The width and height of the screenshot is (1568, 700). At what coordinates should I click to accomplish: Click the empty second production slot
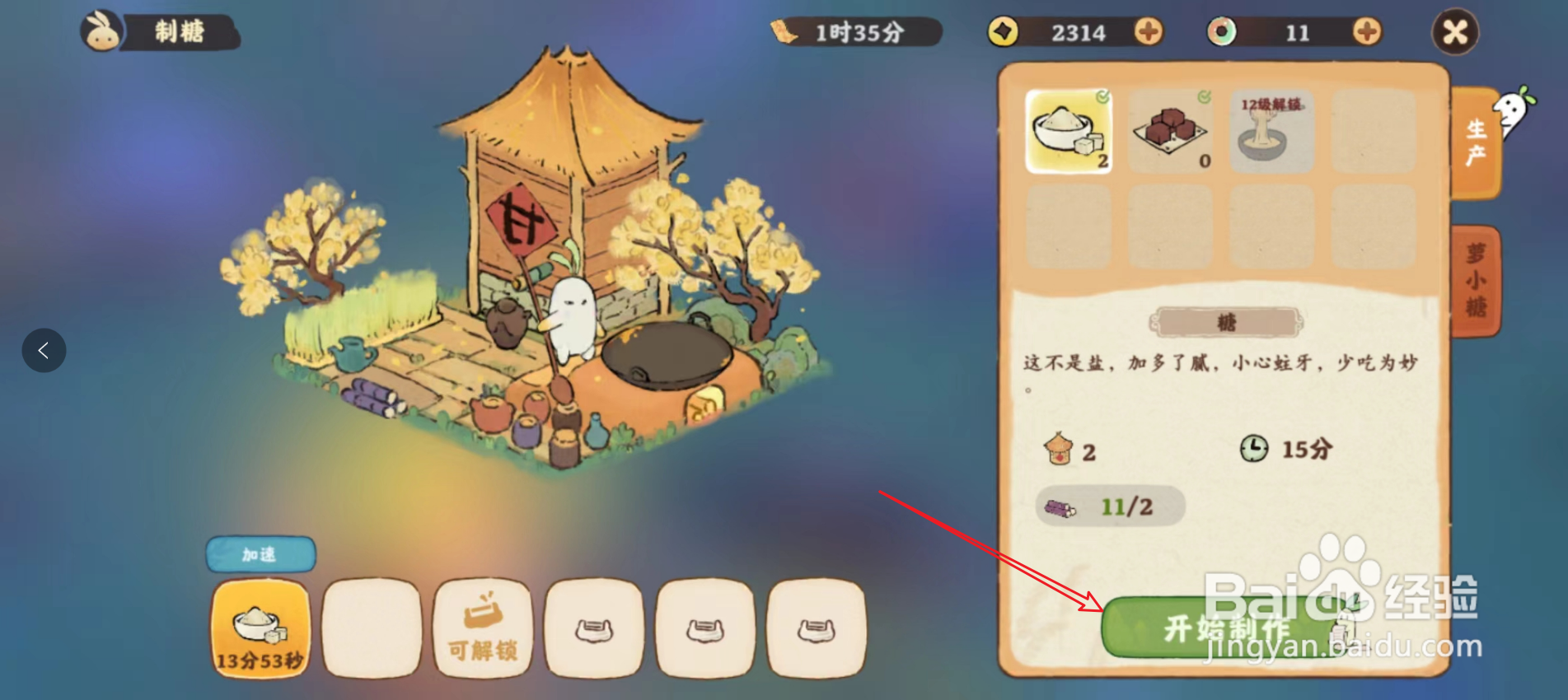[x=372, y=629]
